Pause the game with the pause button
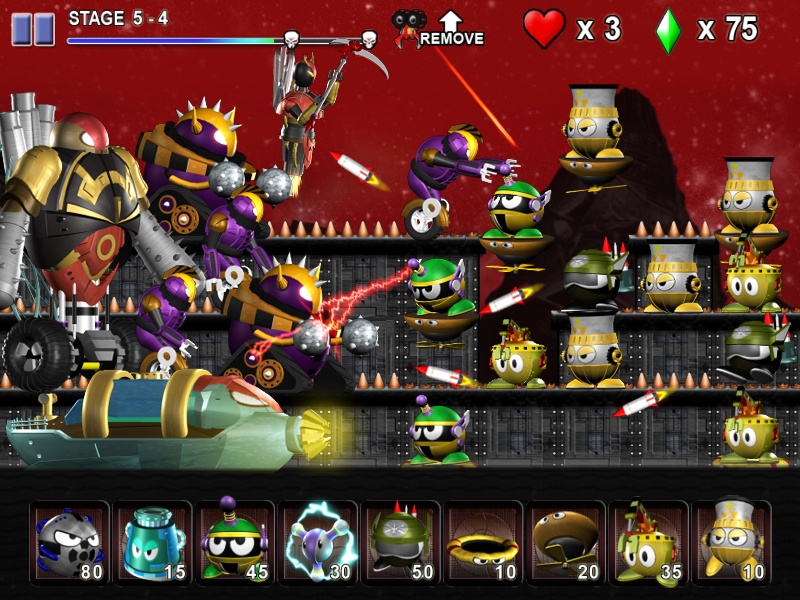The image size is (800, 600). coord(32,29)
